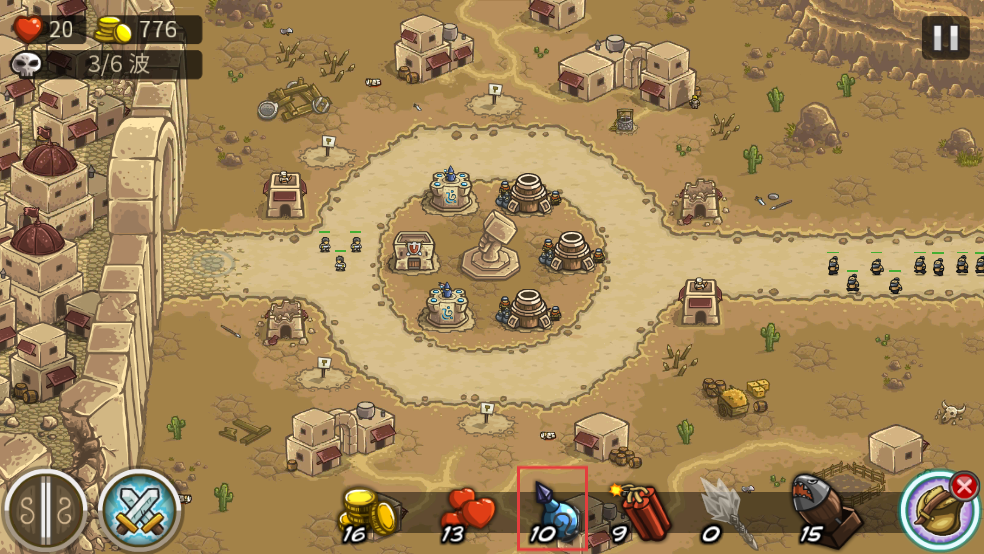
Task: Close the item bag with the red X
Action: [x=964, y=487]
